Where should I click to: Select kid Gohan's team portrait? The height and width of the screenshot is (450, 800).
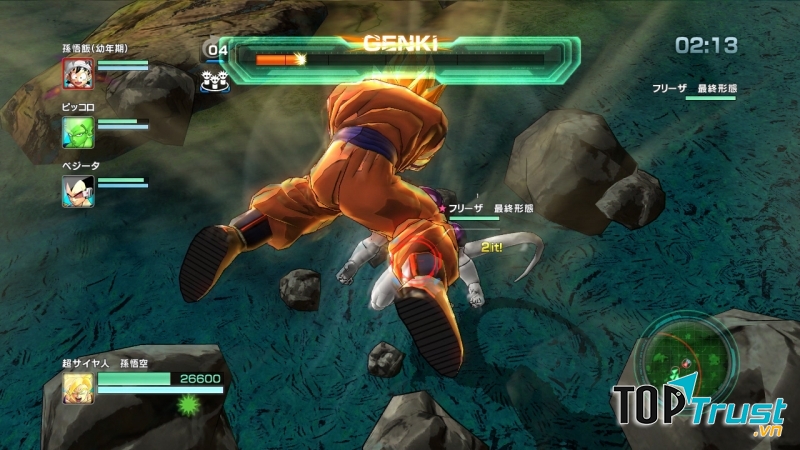click(x=78, y=73)
